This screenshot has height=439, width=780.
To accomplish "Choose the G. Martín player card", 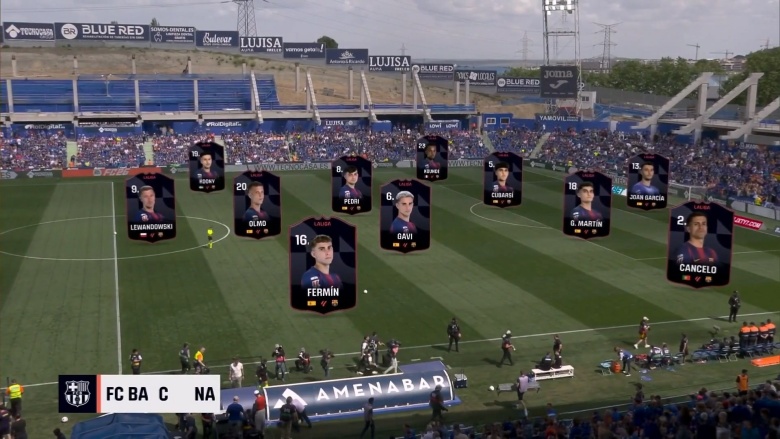I will click(587, 205).
